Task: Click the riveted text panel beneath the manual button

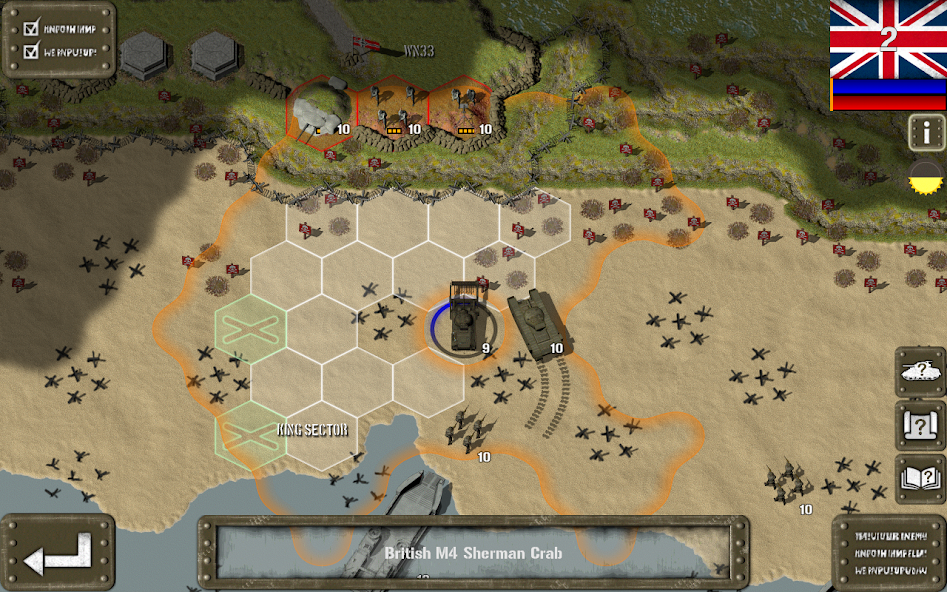Action: pos(888,552)
